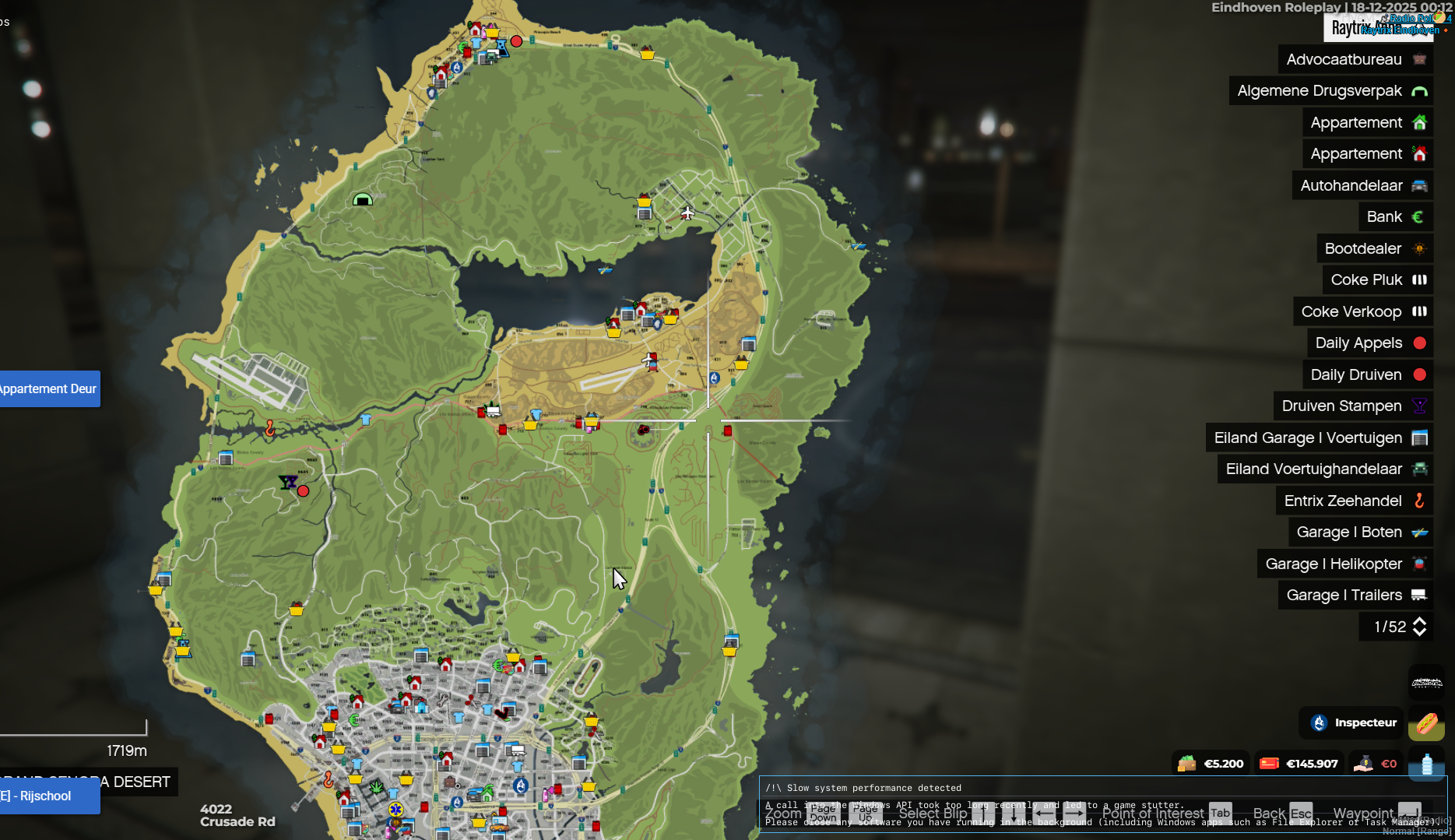Select the Garage I Helikopter icon
The width and height of the screenshot is (1455, 840).
[x=1420, y=564]
